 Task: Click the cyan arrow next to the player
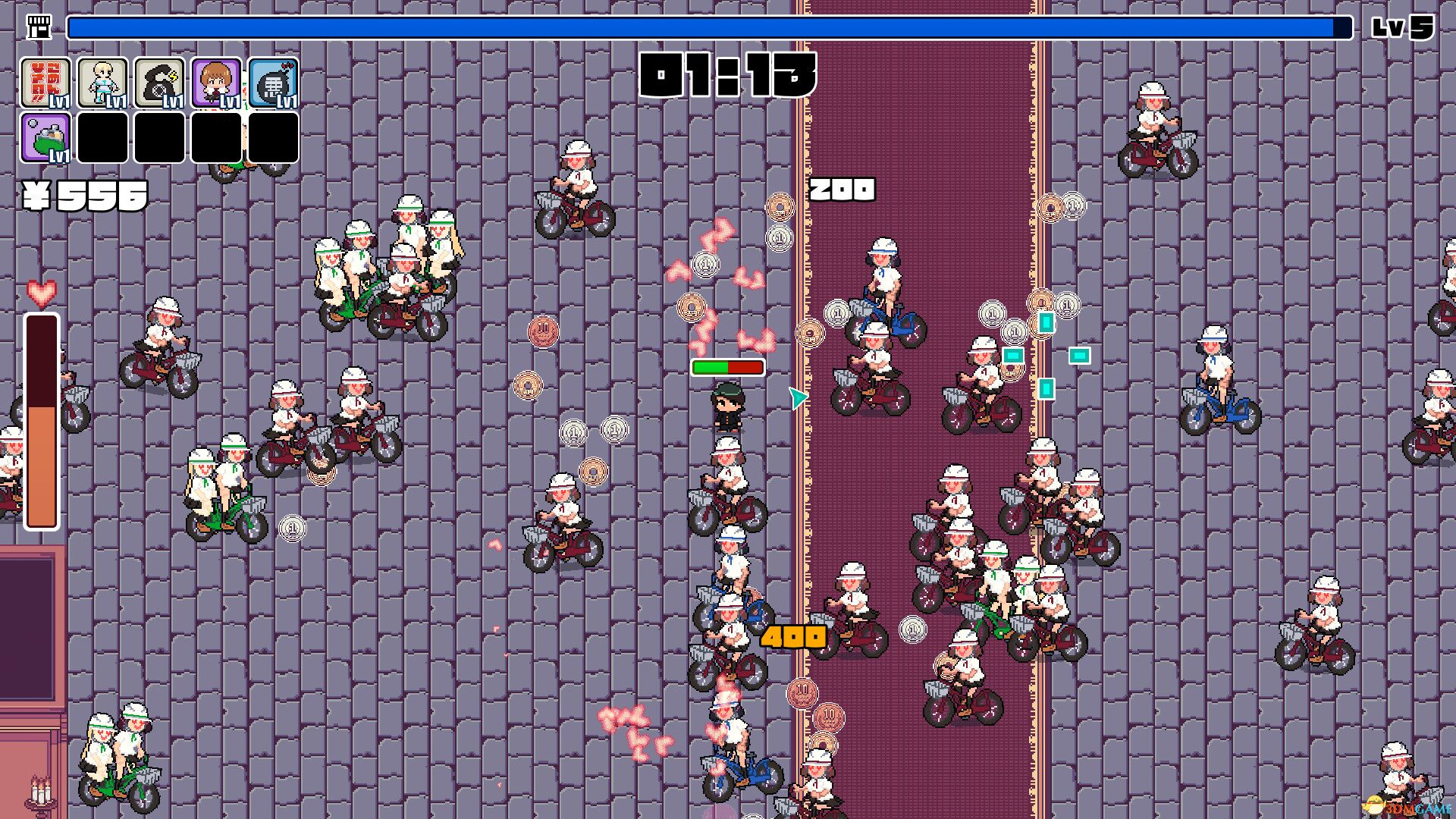point(796,397)
